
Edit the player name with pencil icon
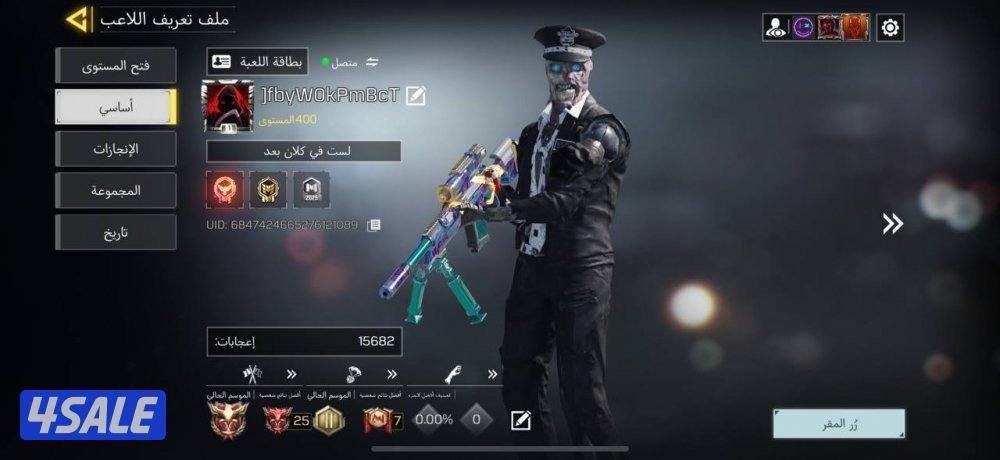(x=416, y=96)
